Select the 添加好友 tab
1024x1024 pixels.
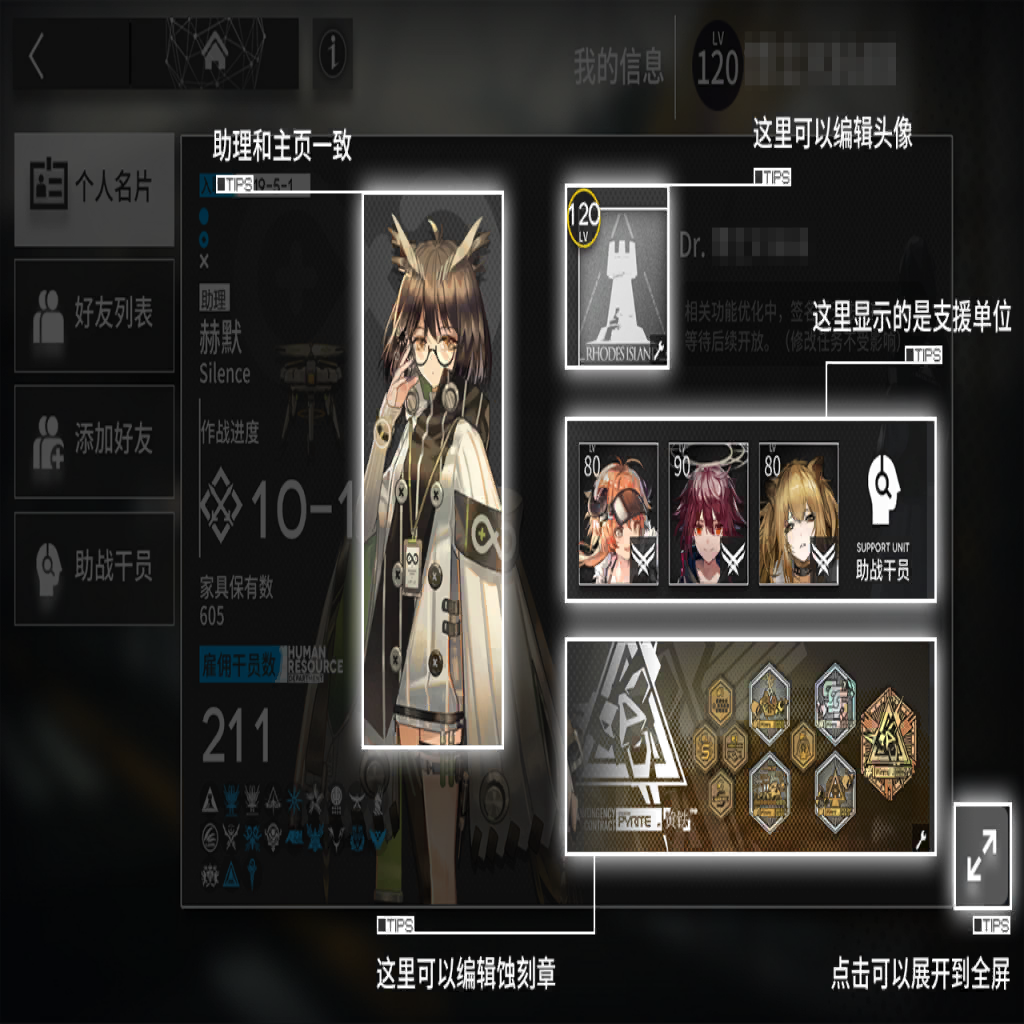[94, 441]
